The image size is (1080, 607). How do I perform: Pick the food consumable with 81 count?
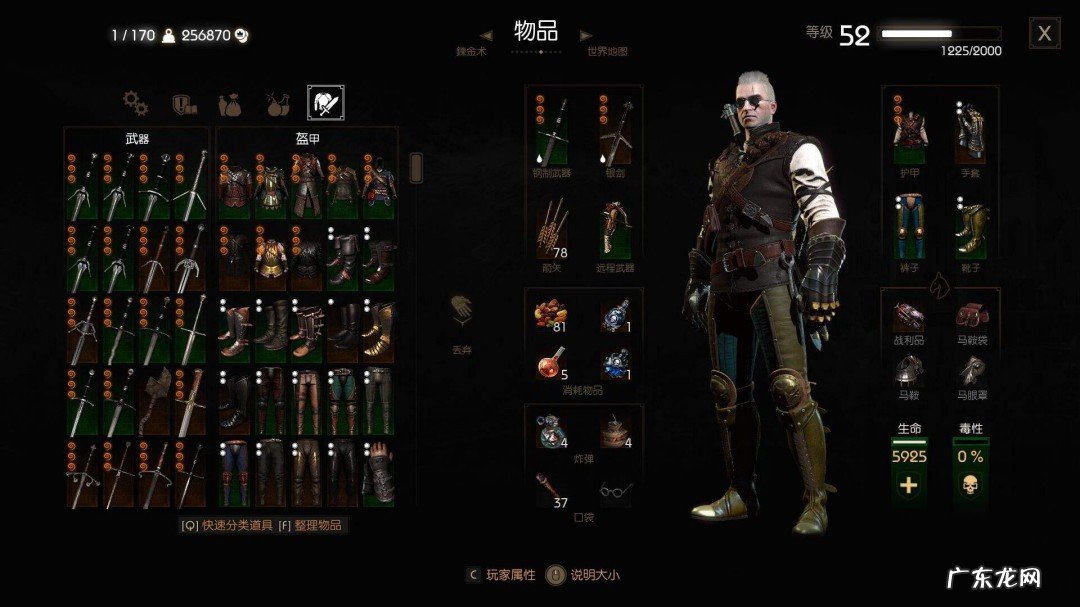coord(552,316)
